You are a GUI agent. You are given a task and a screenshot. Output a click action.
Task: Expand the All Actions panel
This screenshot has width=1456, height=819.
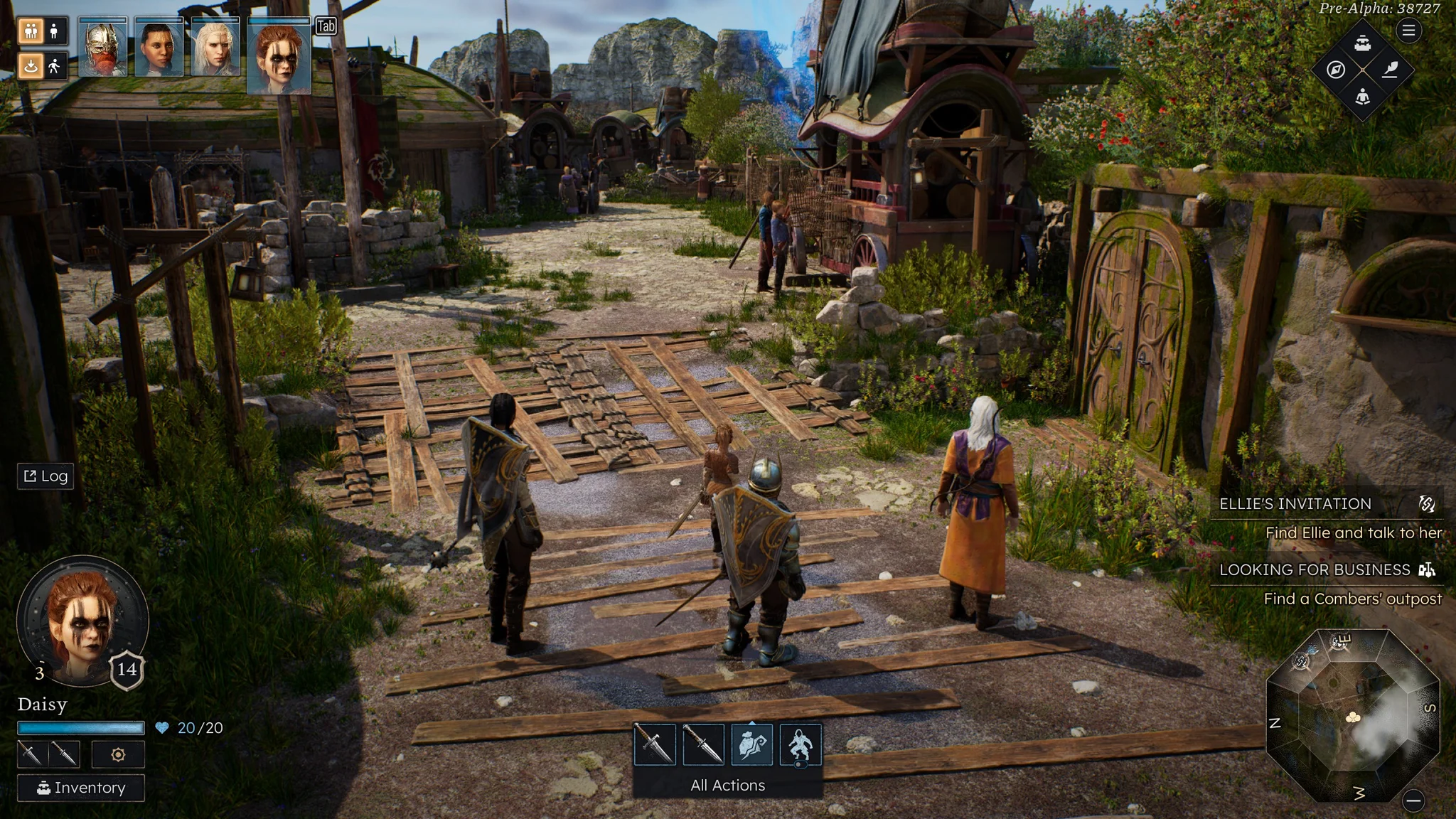[727, 785]
